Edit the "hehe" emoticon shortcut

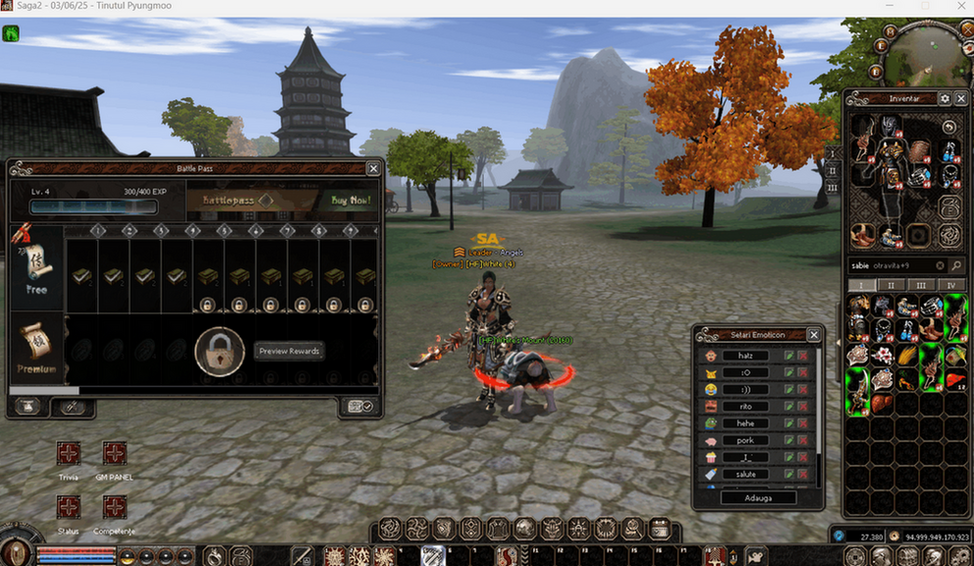tap(789, 424)
